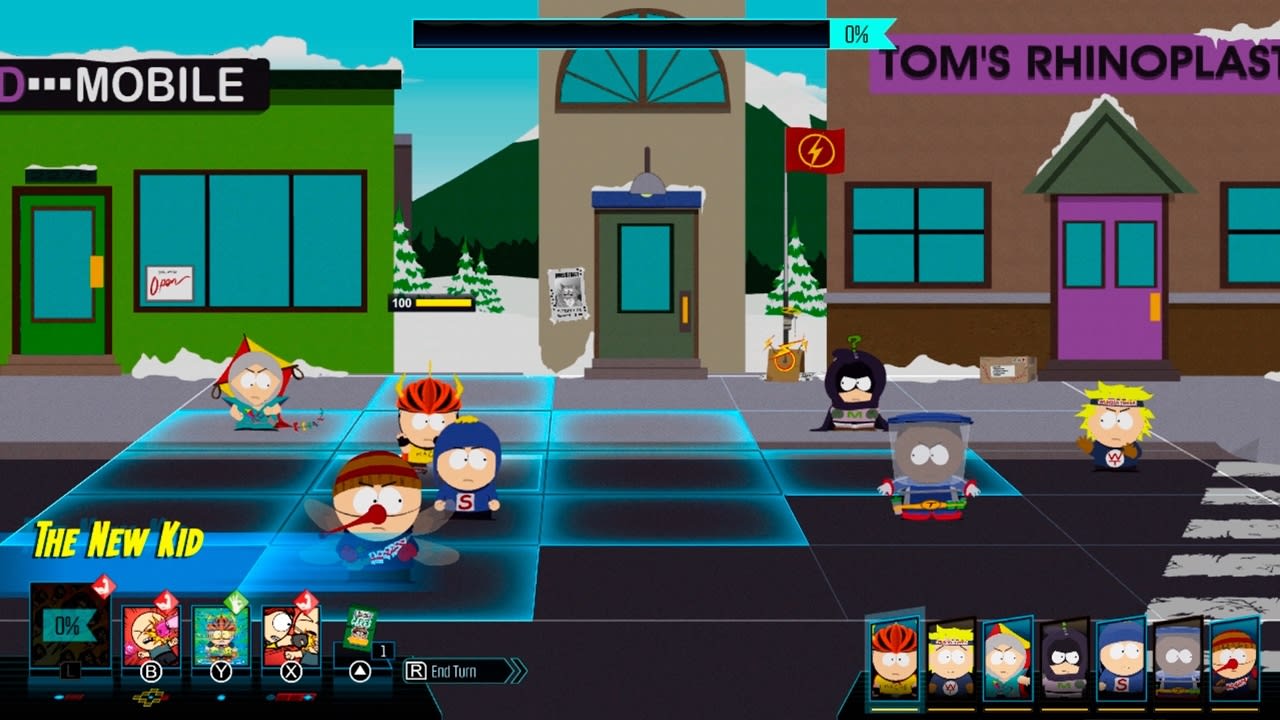The image size is (1280, 720).
Task: Click the enemy health bar at the top
Action: pyautogui.click(x=620, y=32)
